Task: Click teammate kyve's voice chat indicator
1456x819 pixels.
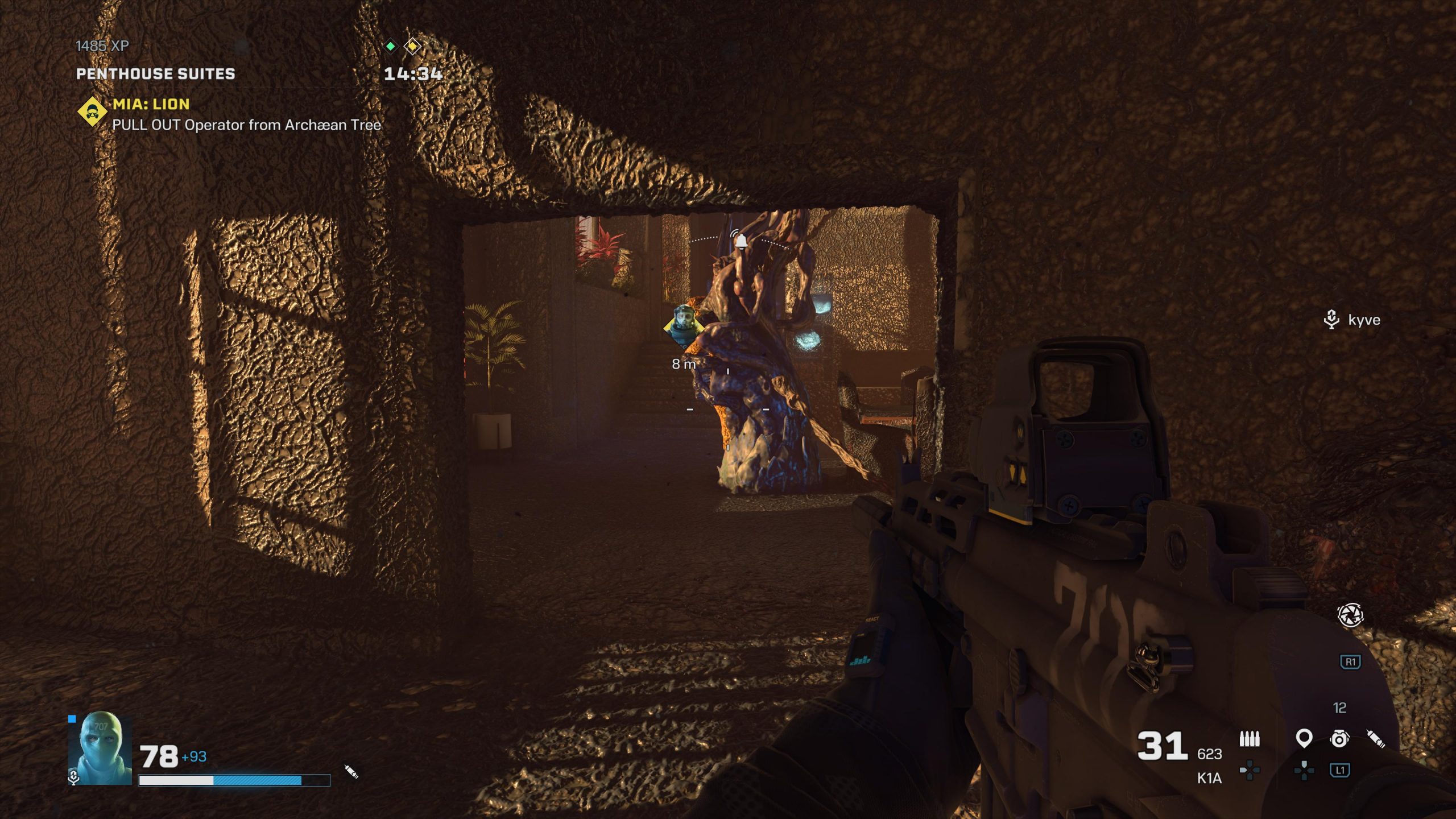Action: (x=1331, y=320)
